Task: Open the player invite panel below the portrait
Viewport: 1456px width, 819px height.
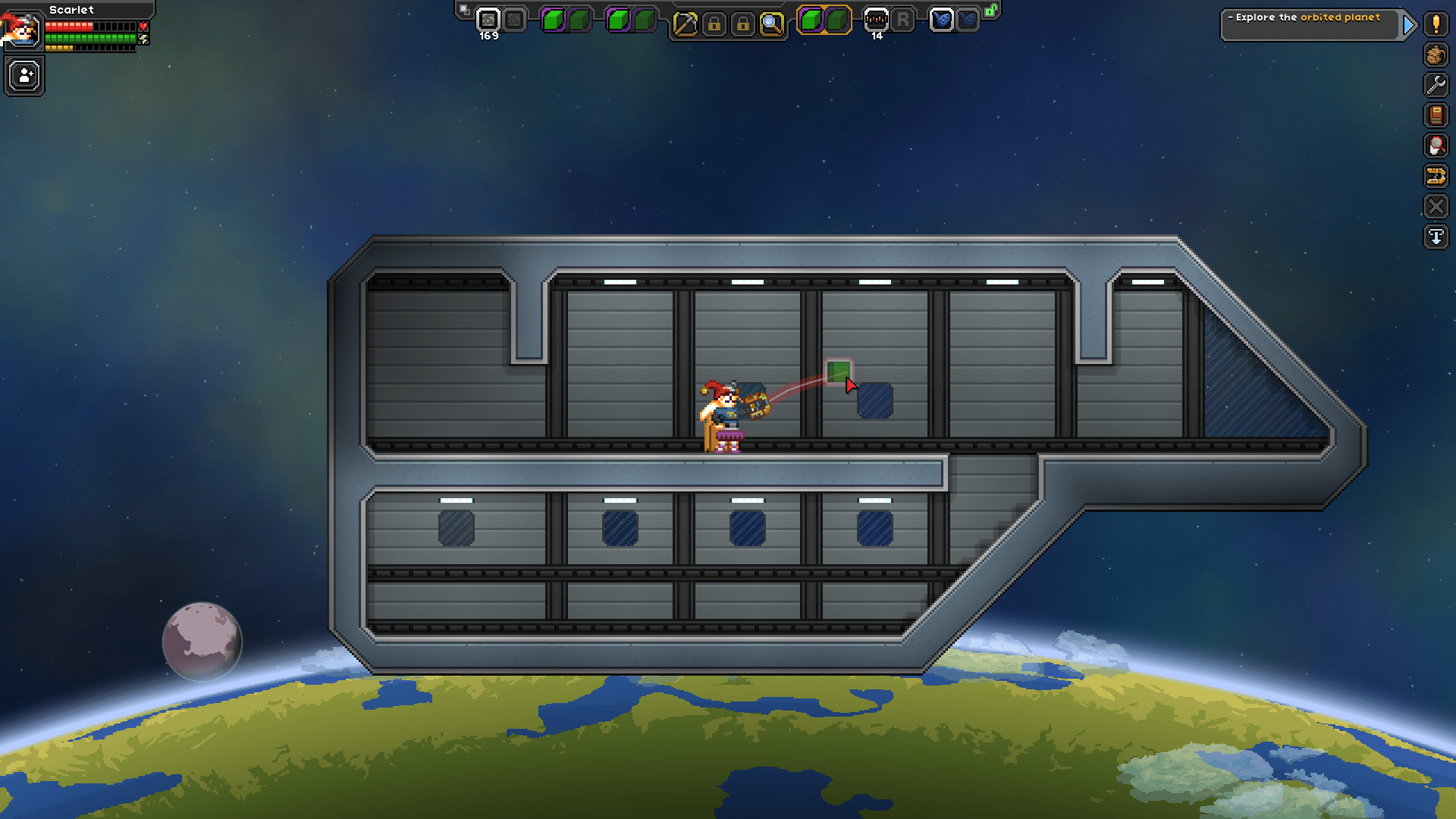Action: tap(24, 75)
